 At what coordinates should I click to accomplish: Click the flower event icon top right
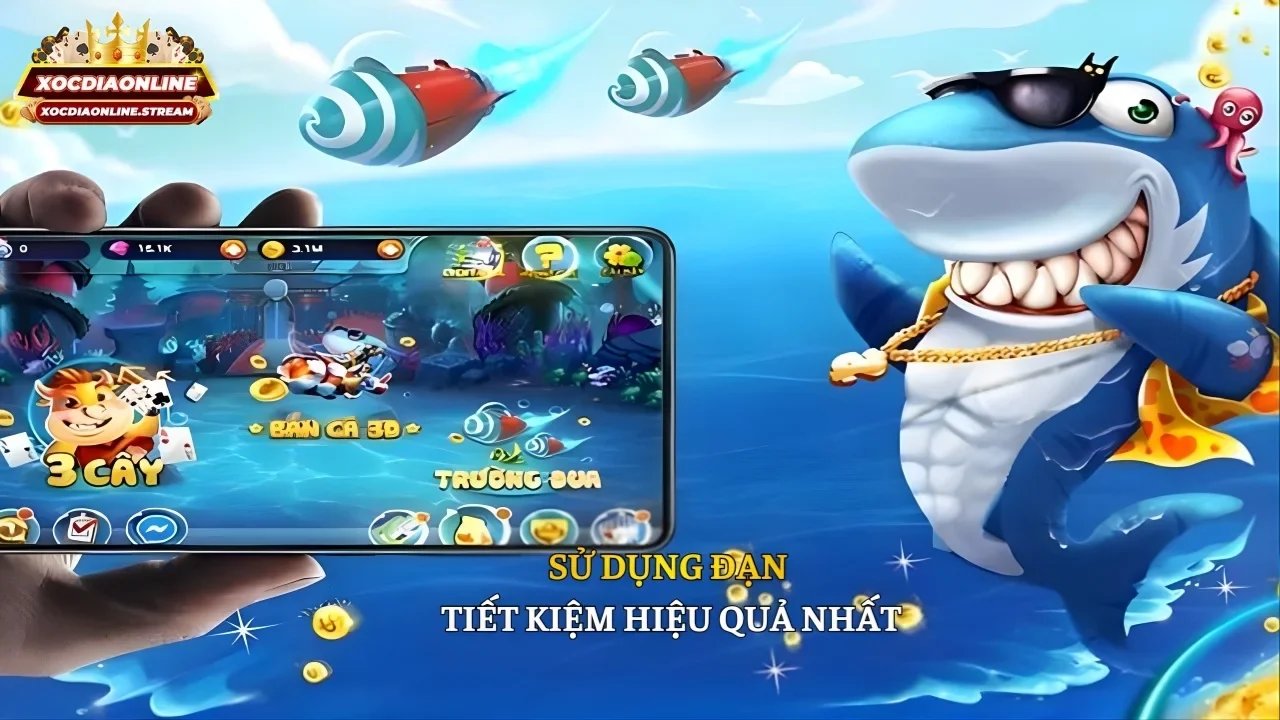tap(621, 254)
